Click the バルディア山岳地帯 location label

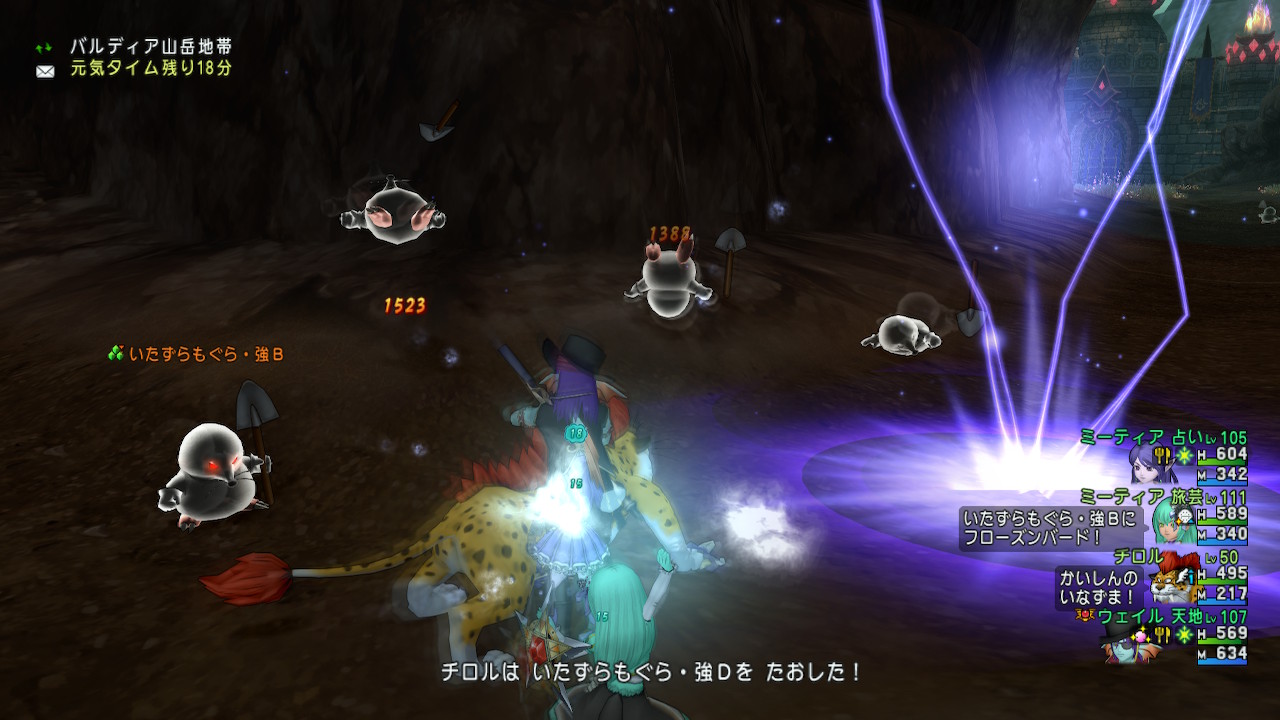(150, 46)
